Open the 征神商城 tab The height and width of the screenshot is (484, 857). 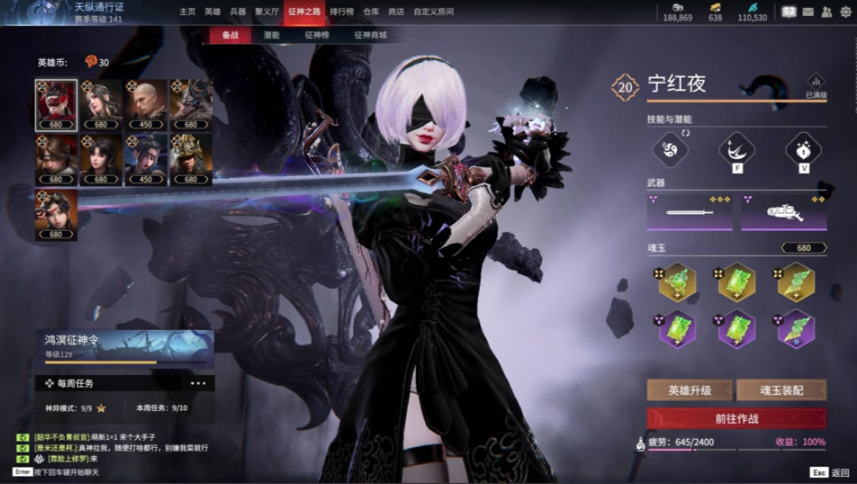click(x=370, y=35)
